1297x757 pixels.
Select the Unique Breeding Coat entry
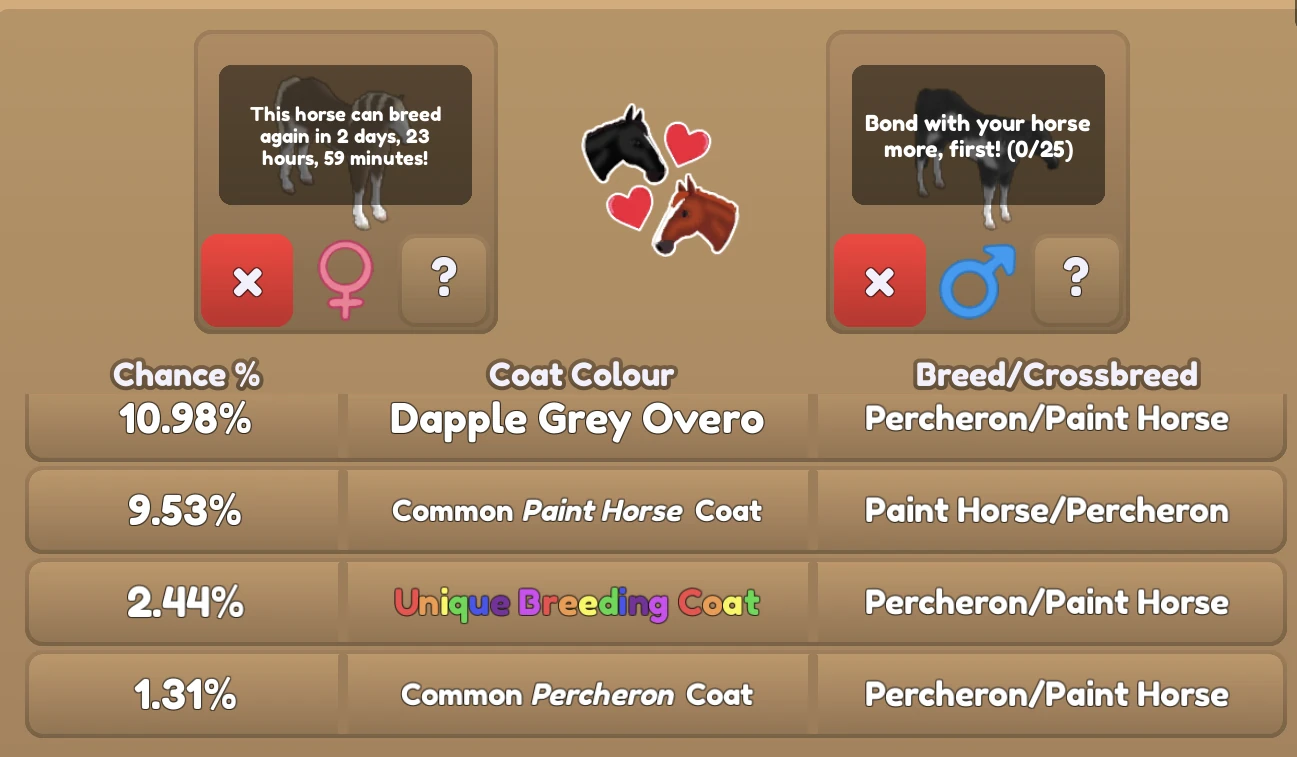tap(579, 602)
